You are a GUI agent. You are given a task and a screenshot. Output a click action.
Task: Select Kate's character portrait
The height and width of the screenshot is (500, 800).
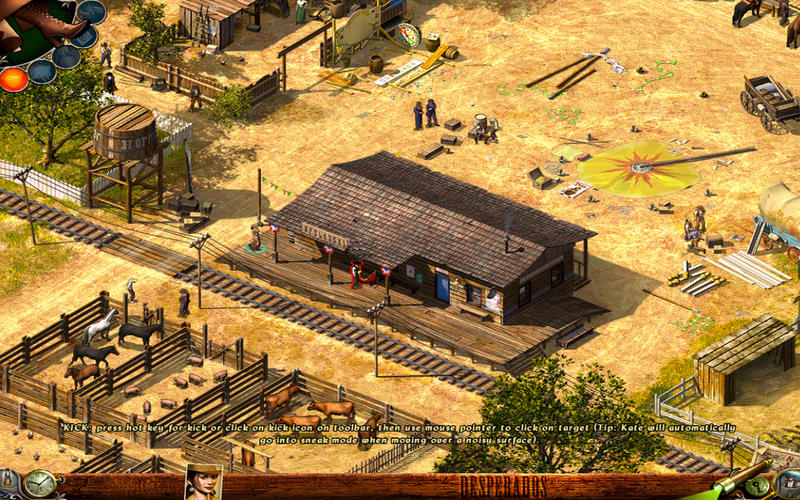[203, 483]
